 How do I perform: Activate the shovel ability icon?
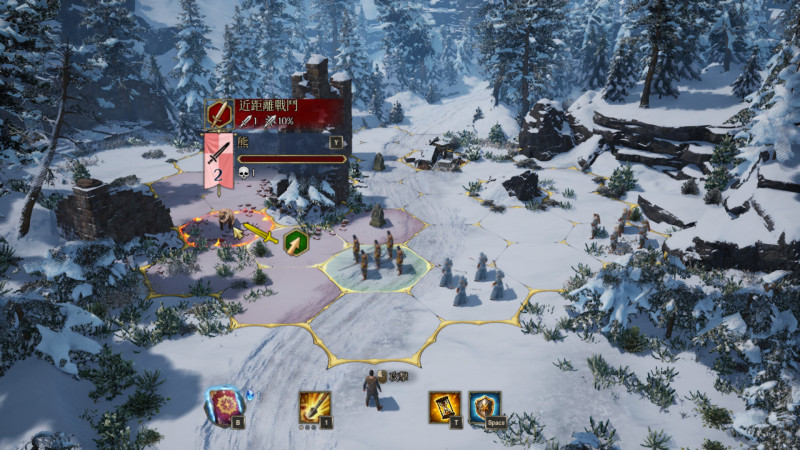[x=314, y=405]
